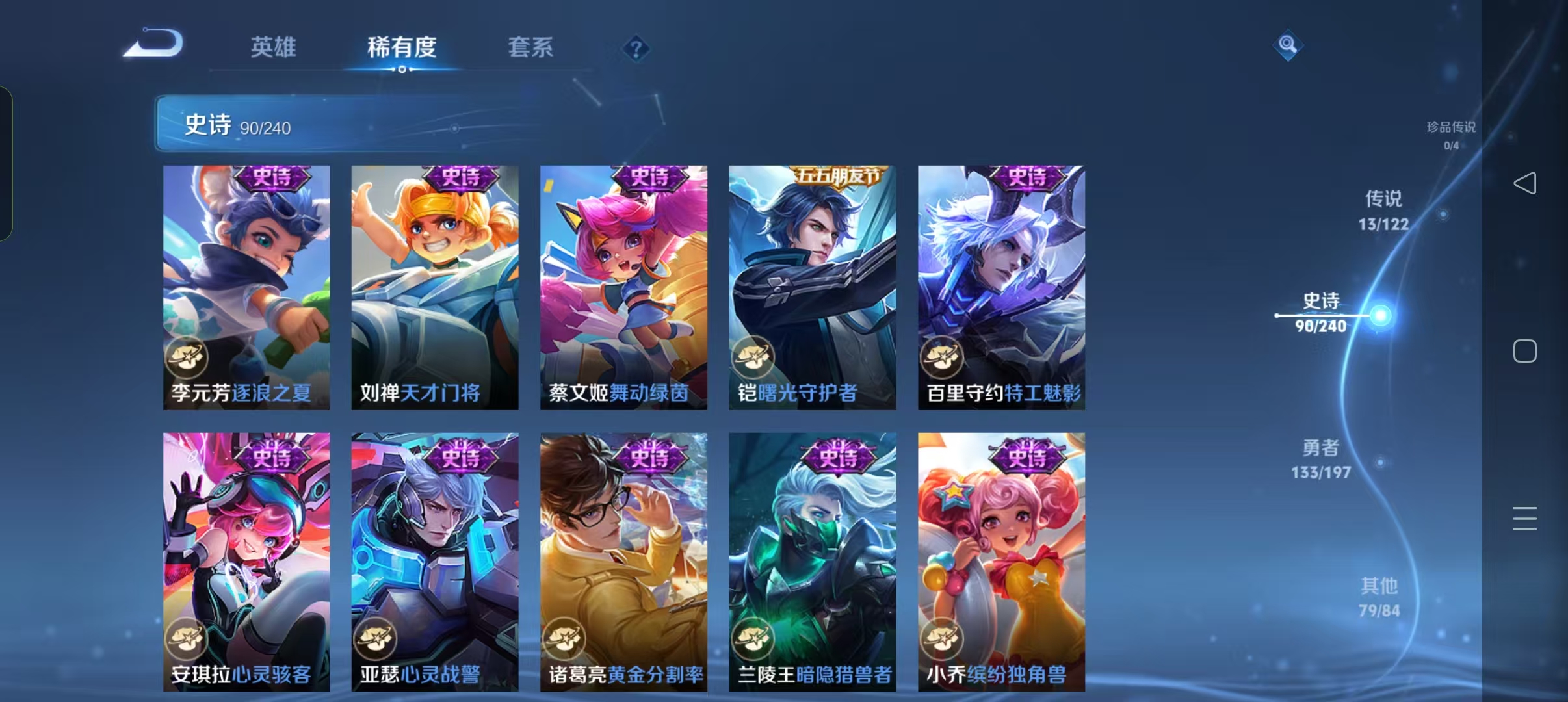
Task: Click the badge icon on 李元芳逐浪之夏 card
Action: [x=185, y=357]
